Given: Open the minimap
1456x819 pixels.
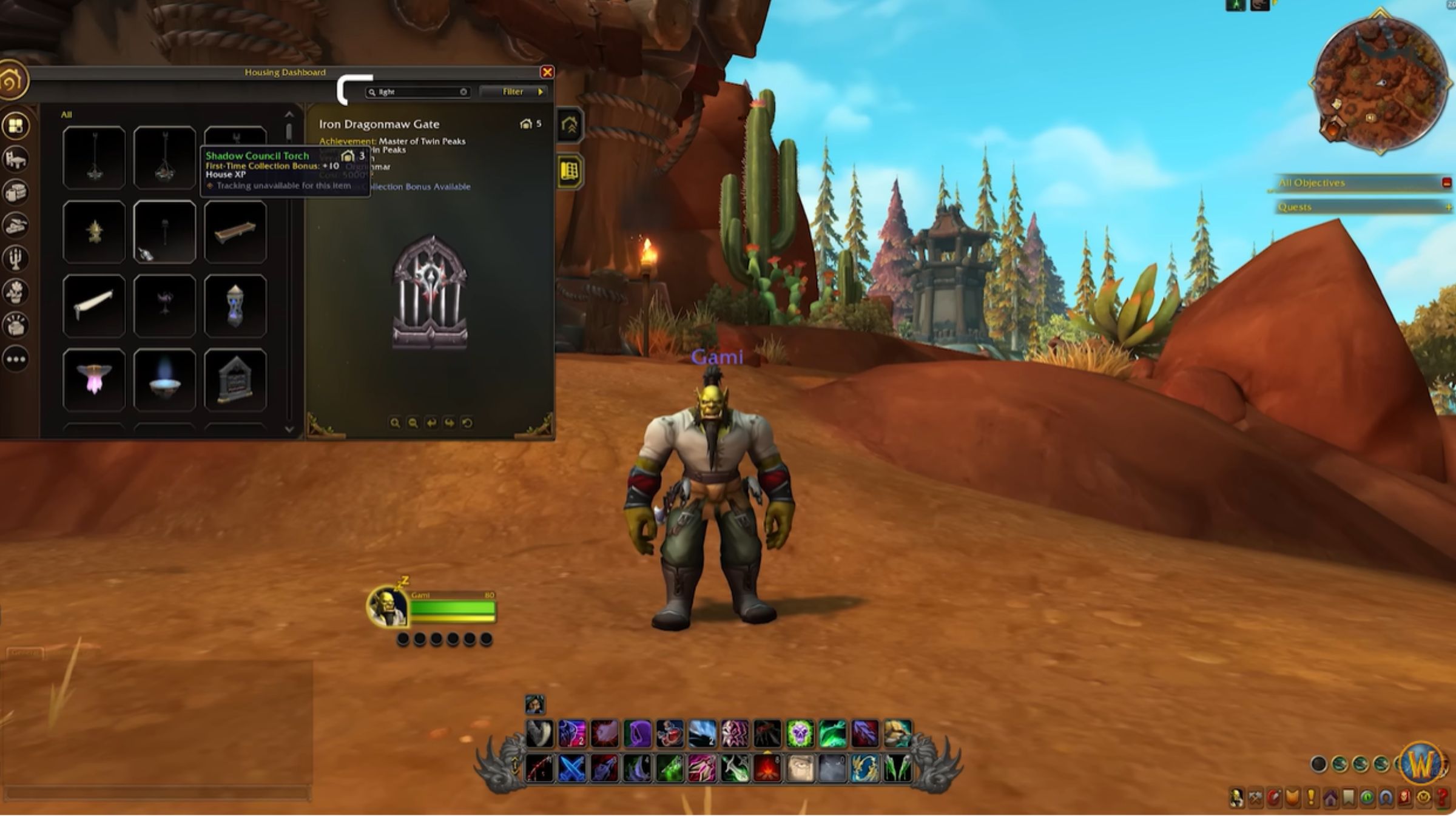Looking at the screenshot, I should [1378, 85].
